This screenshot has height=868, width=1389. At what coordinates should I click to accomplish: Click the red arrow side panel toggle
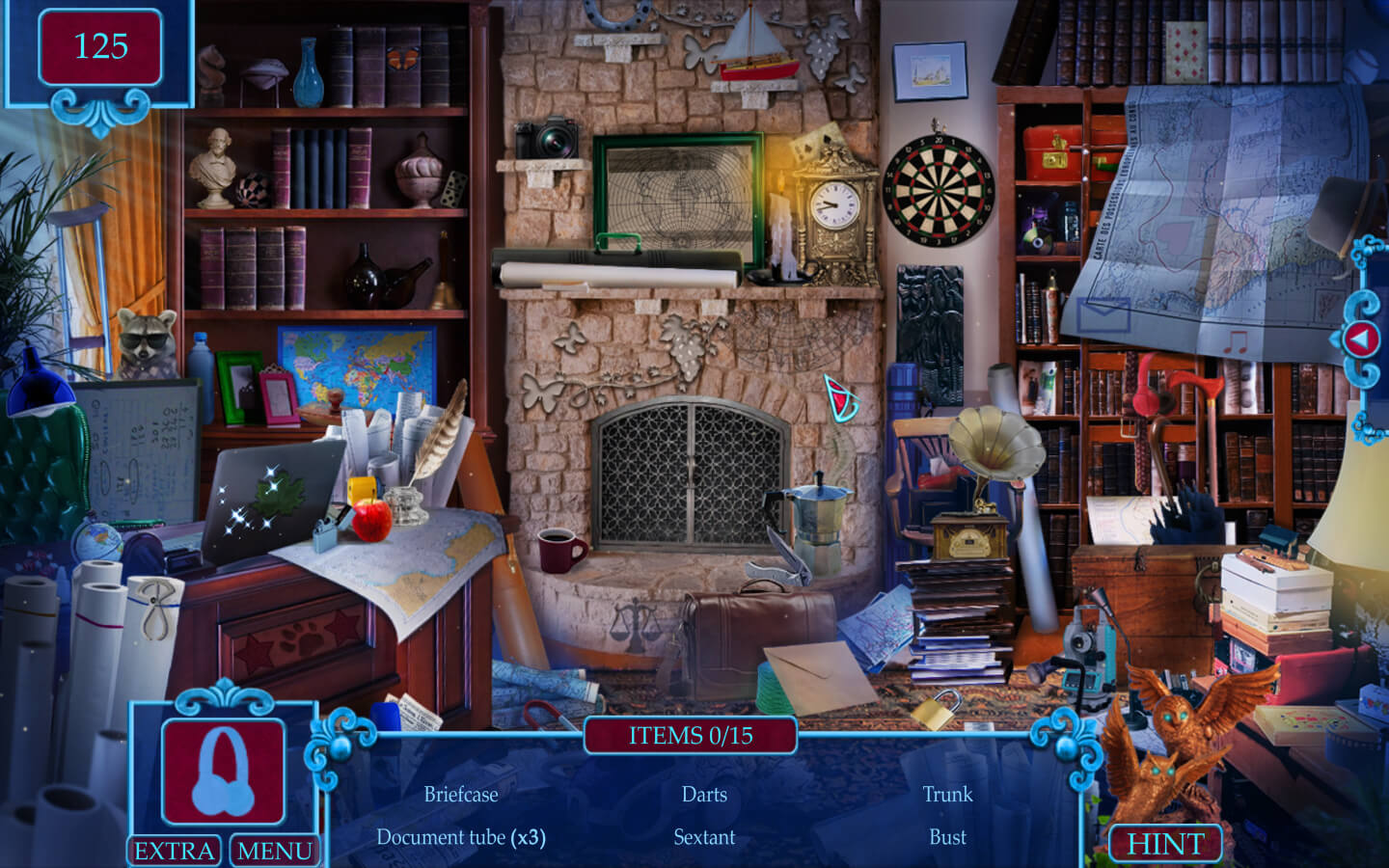tap(1361, 339)
